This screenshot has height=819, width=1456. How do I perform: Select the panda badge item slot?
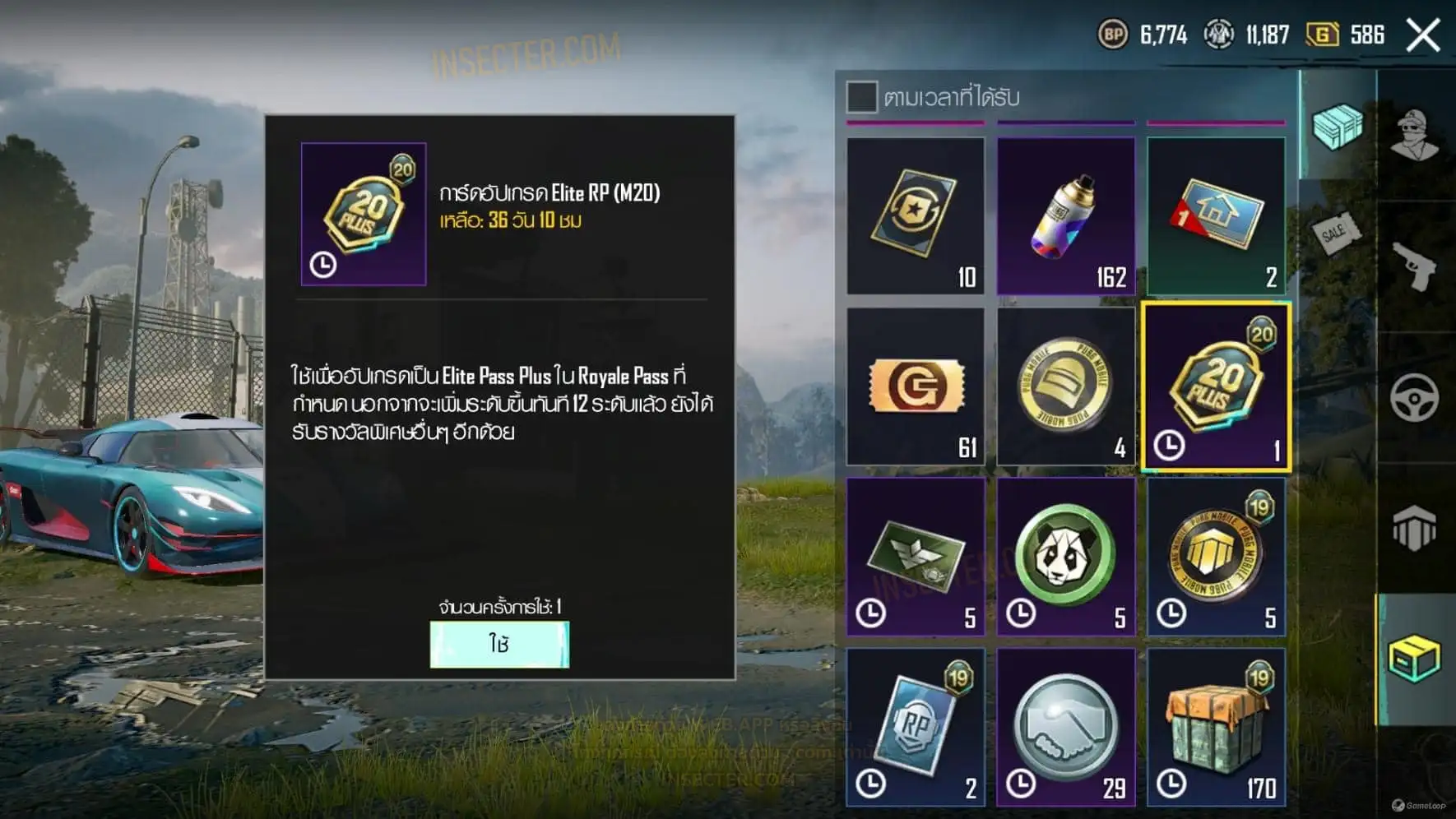(1065, 557)
